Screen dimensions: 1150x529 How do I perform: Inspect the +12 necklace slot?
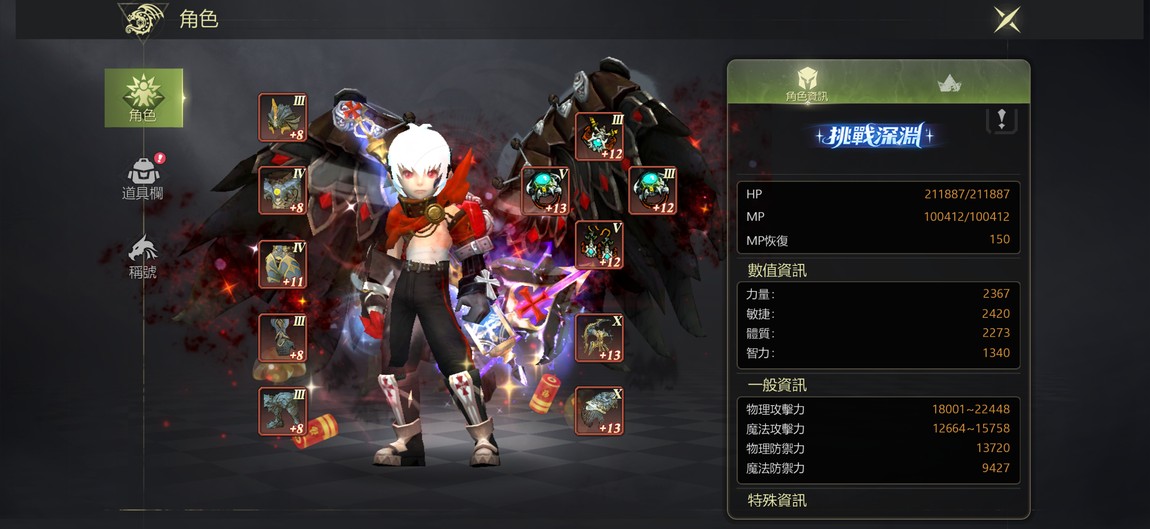coord(600,137)
